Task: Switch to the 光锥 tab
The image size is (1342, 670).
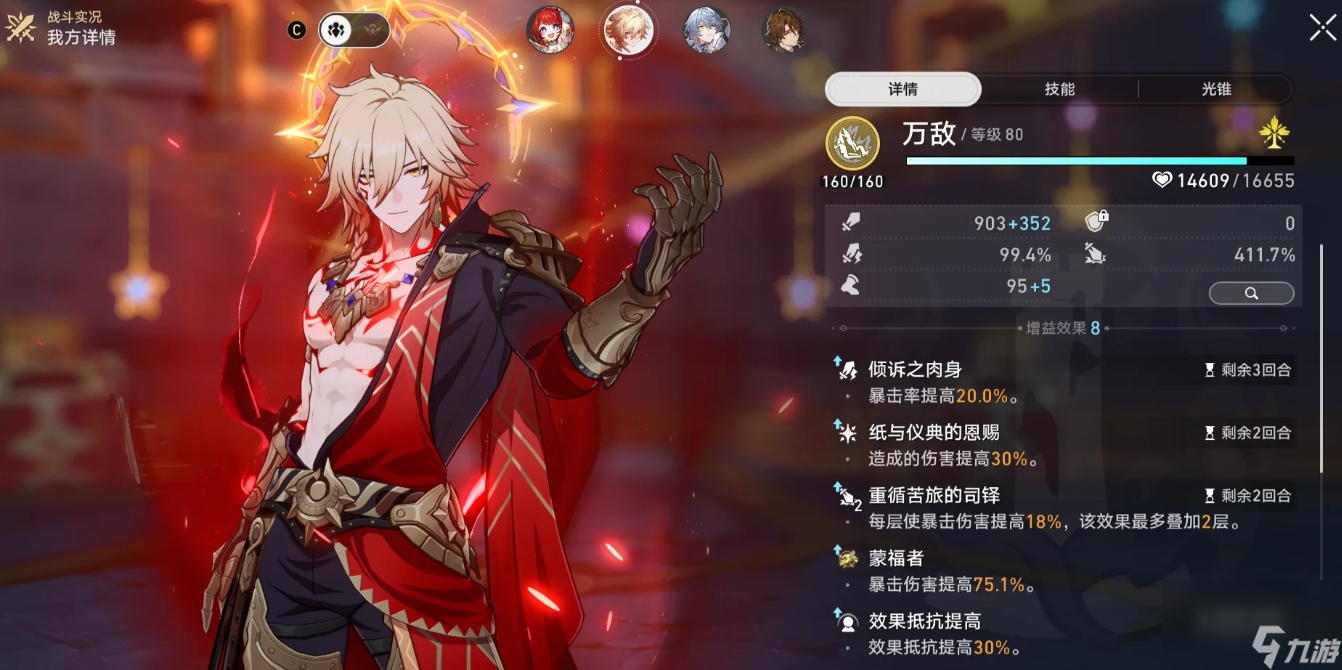Action: point(1216,89)
